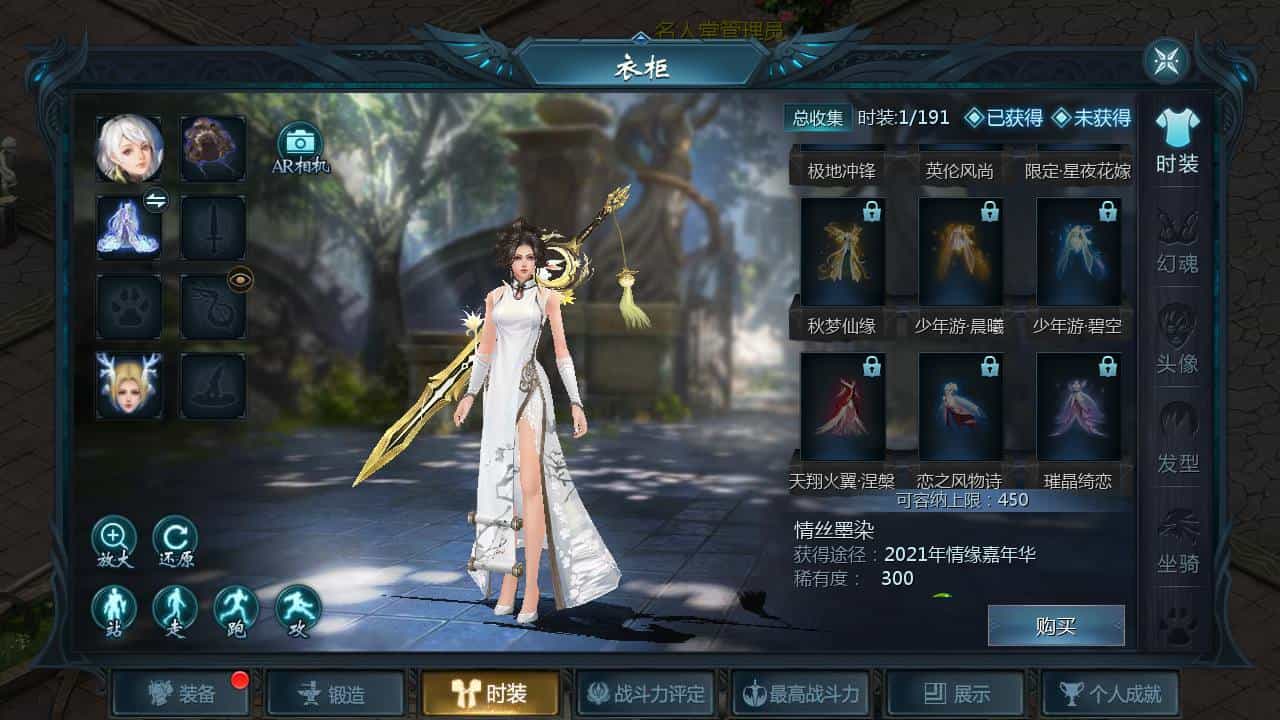Screen dimensions: 1280x720
Task: Select the 站 standing pose
Action: click(114, 608)
